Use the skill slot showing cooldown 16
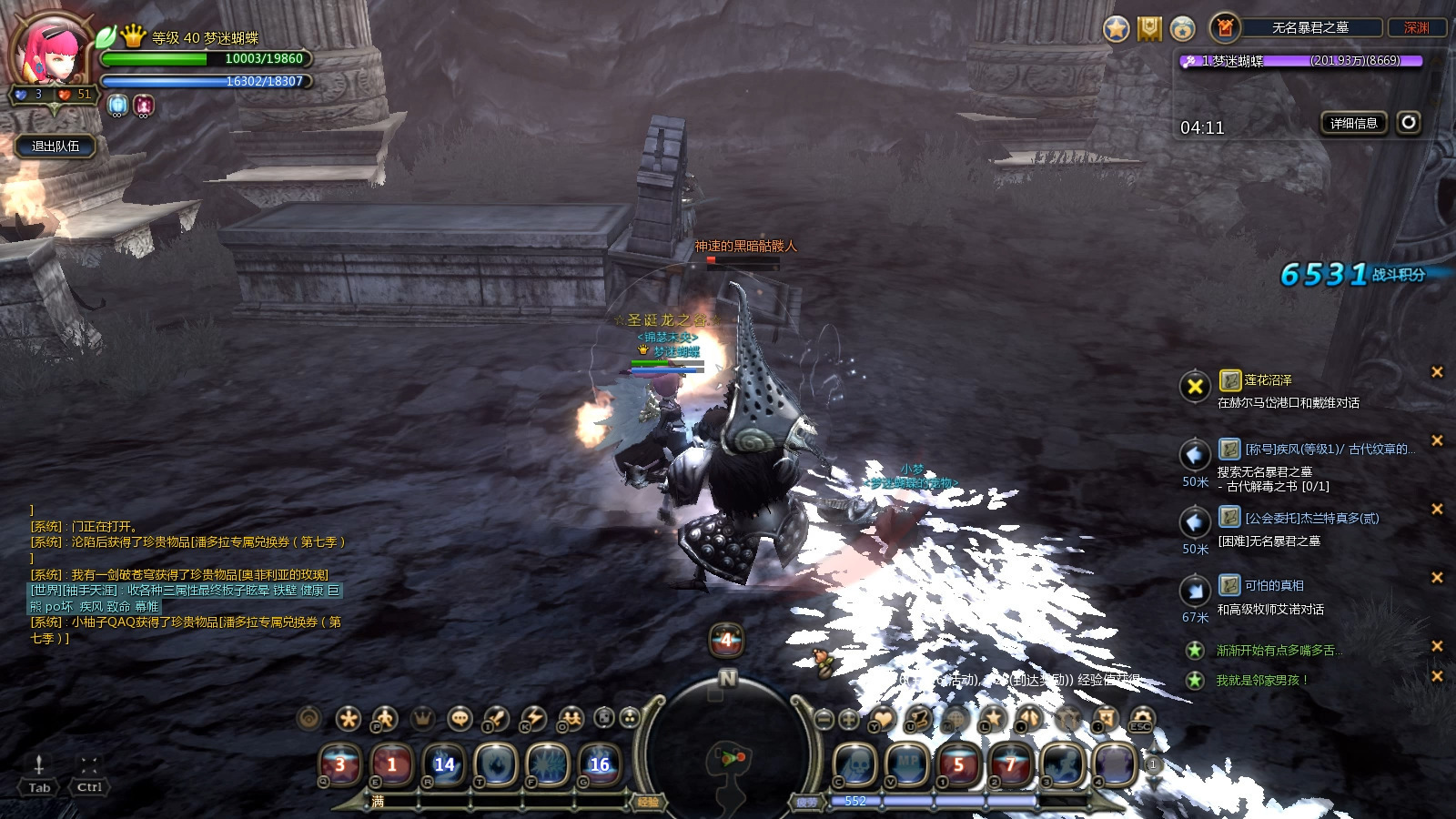This screenshot has width=1456, height=819. [x=600, y=764]
